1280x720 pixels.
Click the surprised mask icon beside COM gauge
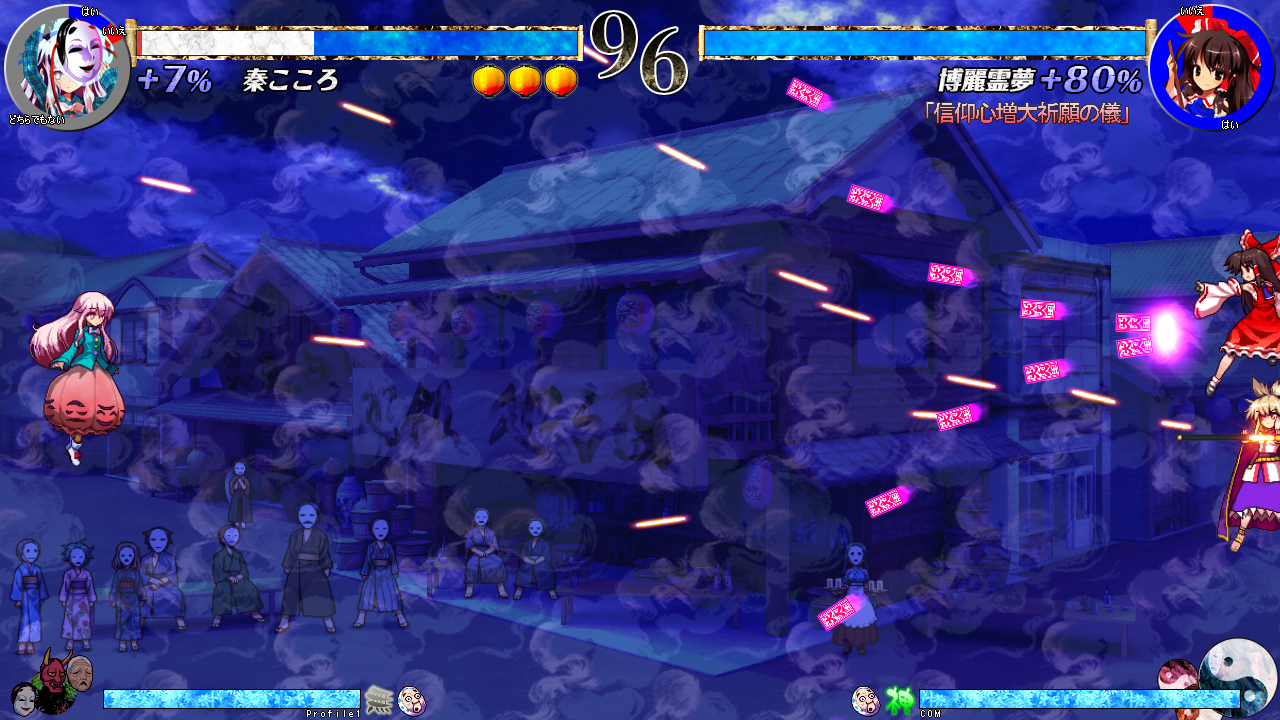tap(865, 700)
